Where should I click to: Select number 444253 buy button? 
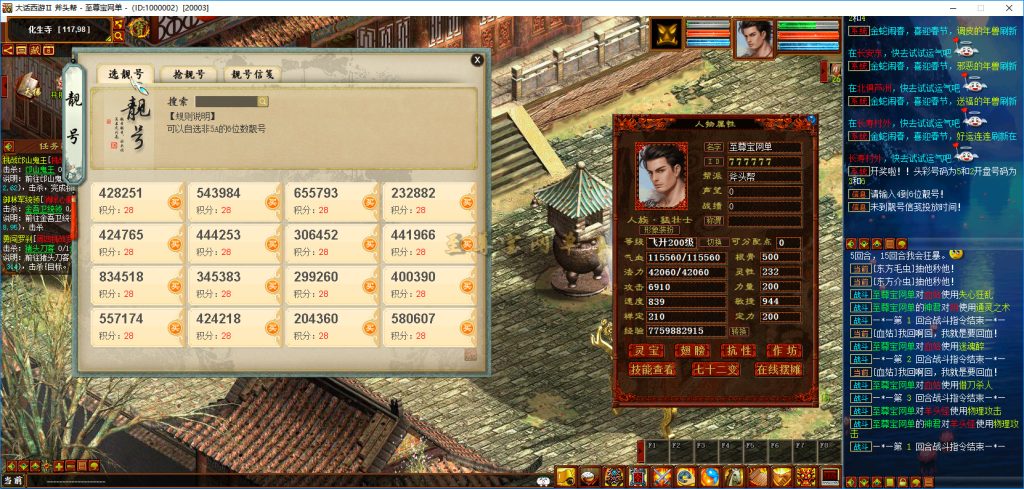272,243
